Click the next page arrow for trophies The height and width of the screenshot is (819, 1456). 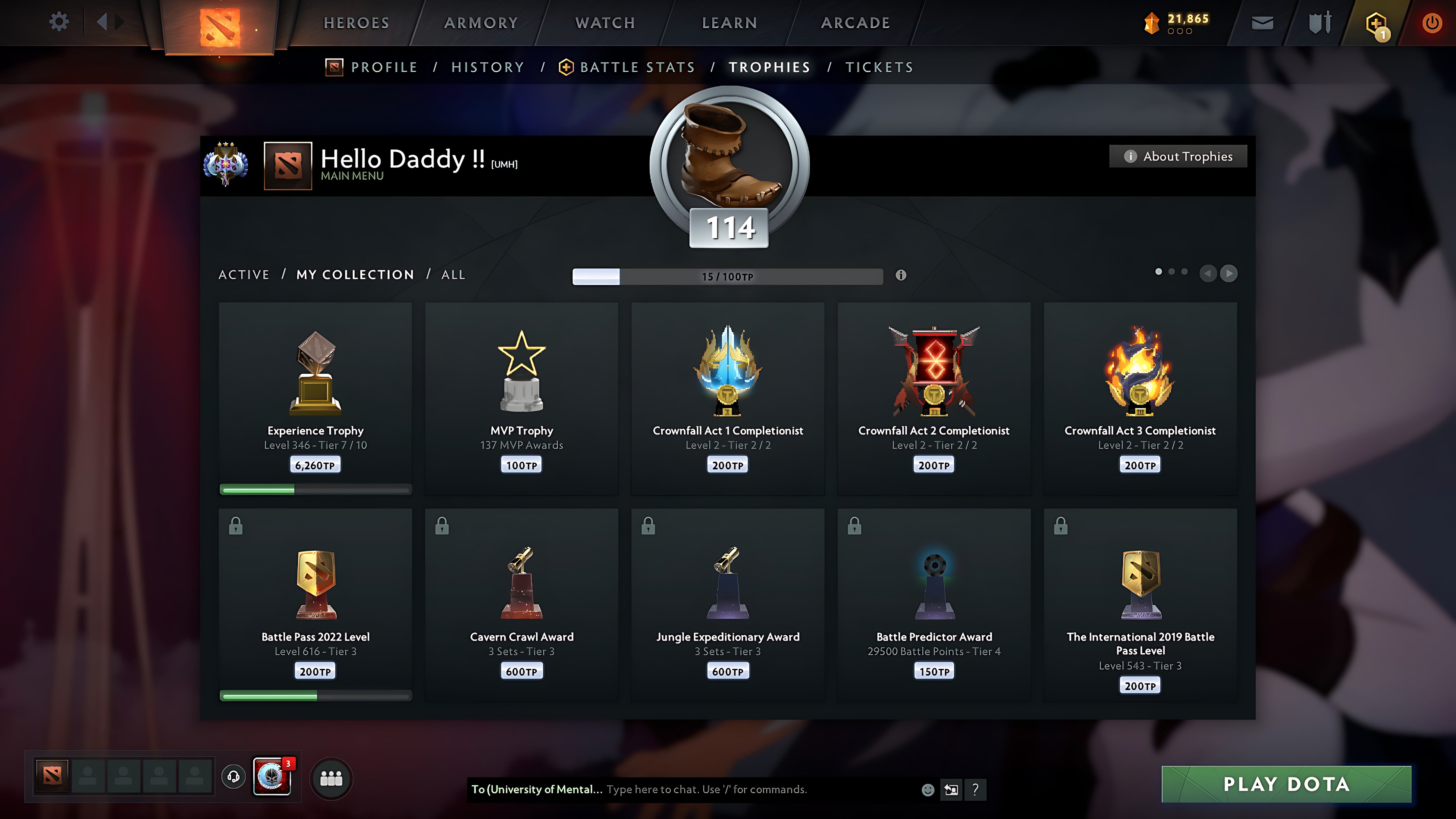[1228, 274]
